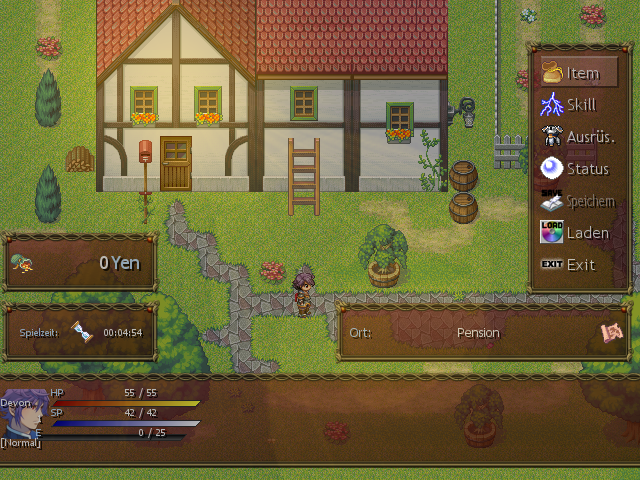This screenshot has width=640, height=480.
Task: Click the map icon beside Pension
Action: pyautogui.click(x=611, y=332)
